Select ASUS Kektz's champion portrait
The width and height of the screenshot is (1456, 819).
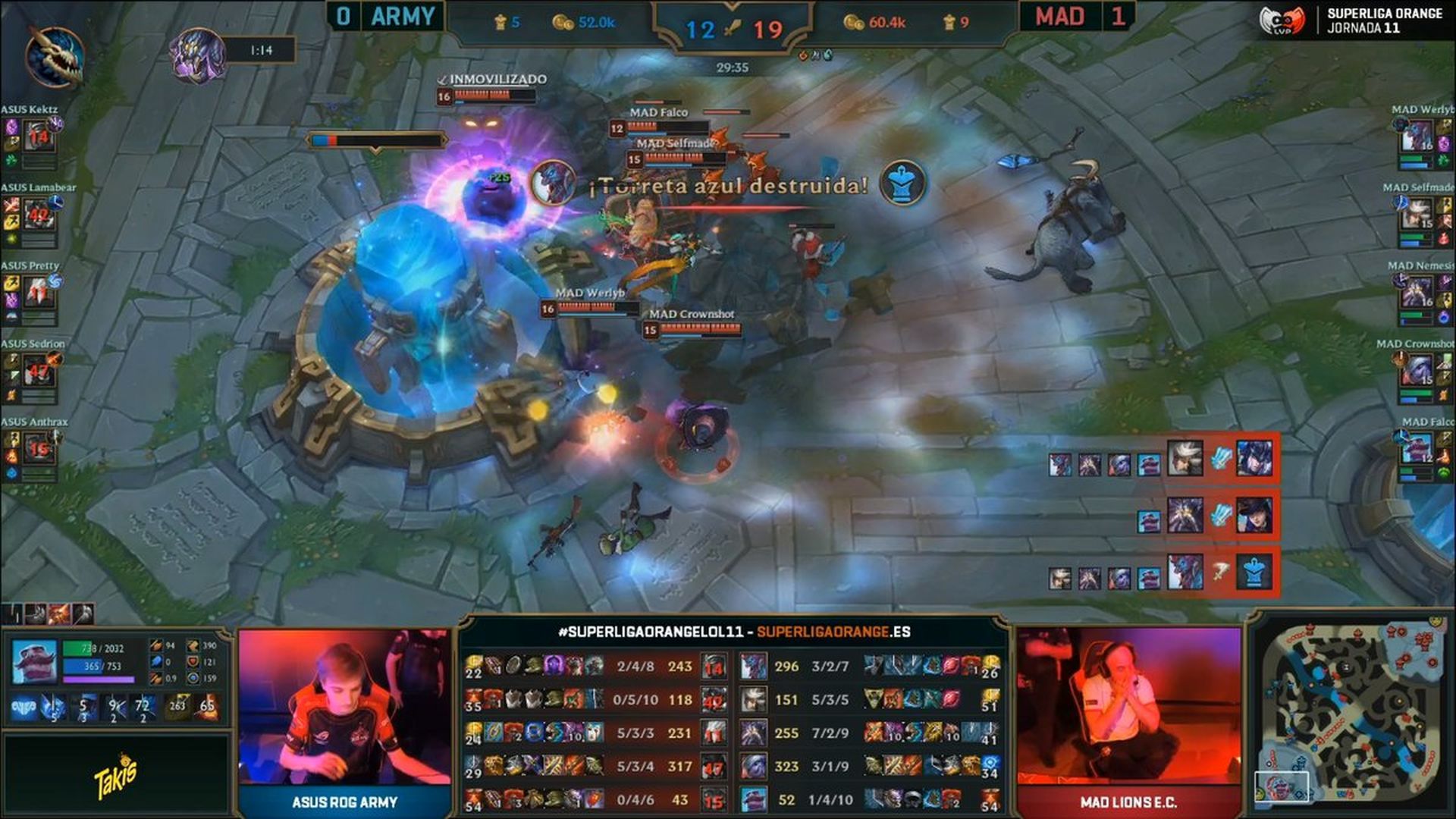(x=38, y=137)
